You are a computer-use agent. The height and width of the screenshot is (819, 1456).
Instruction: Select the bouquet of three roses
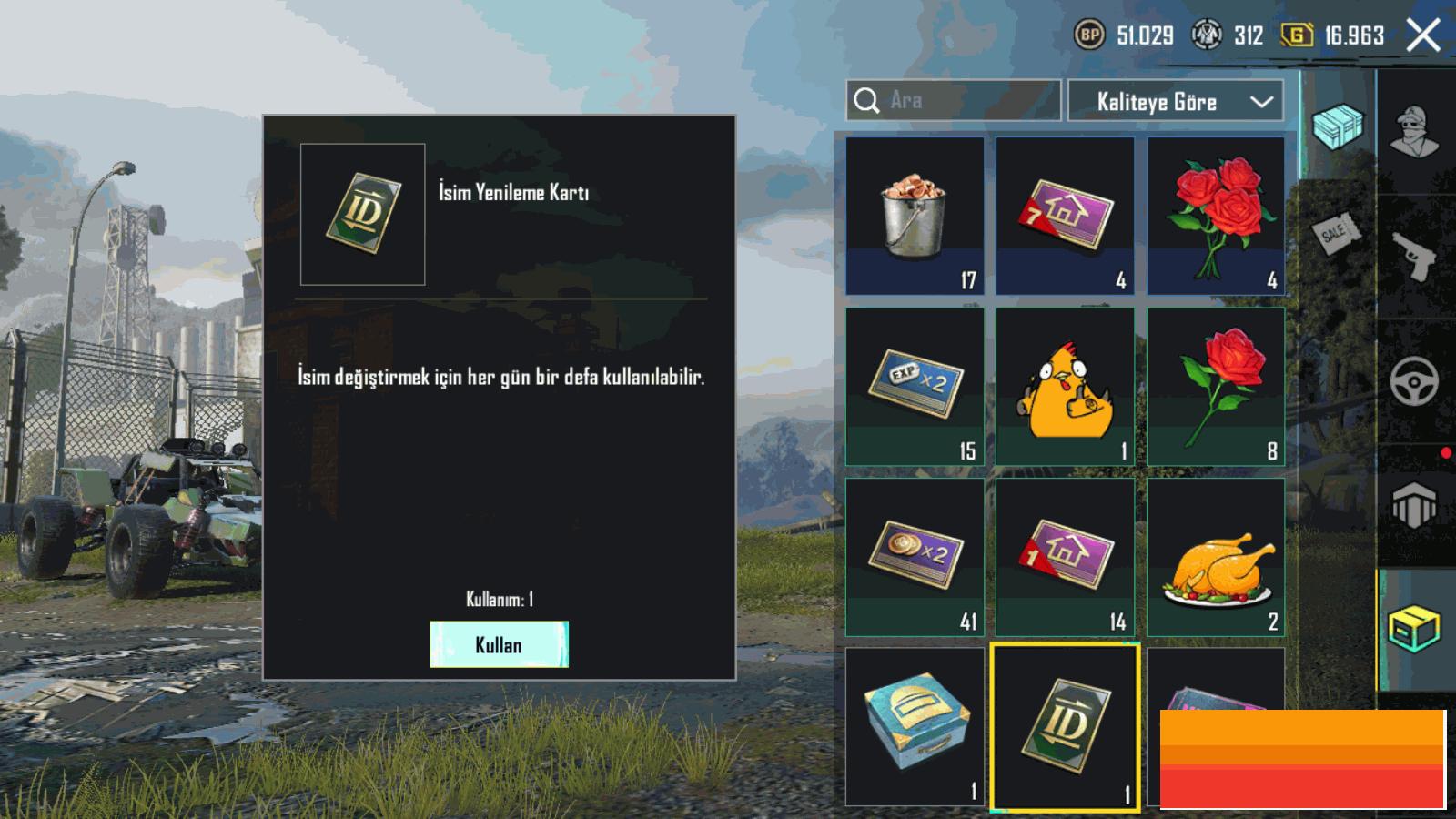pyautogui.click(x=1216, y=216)
